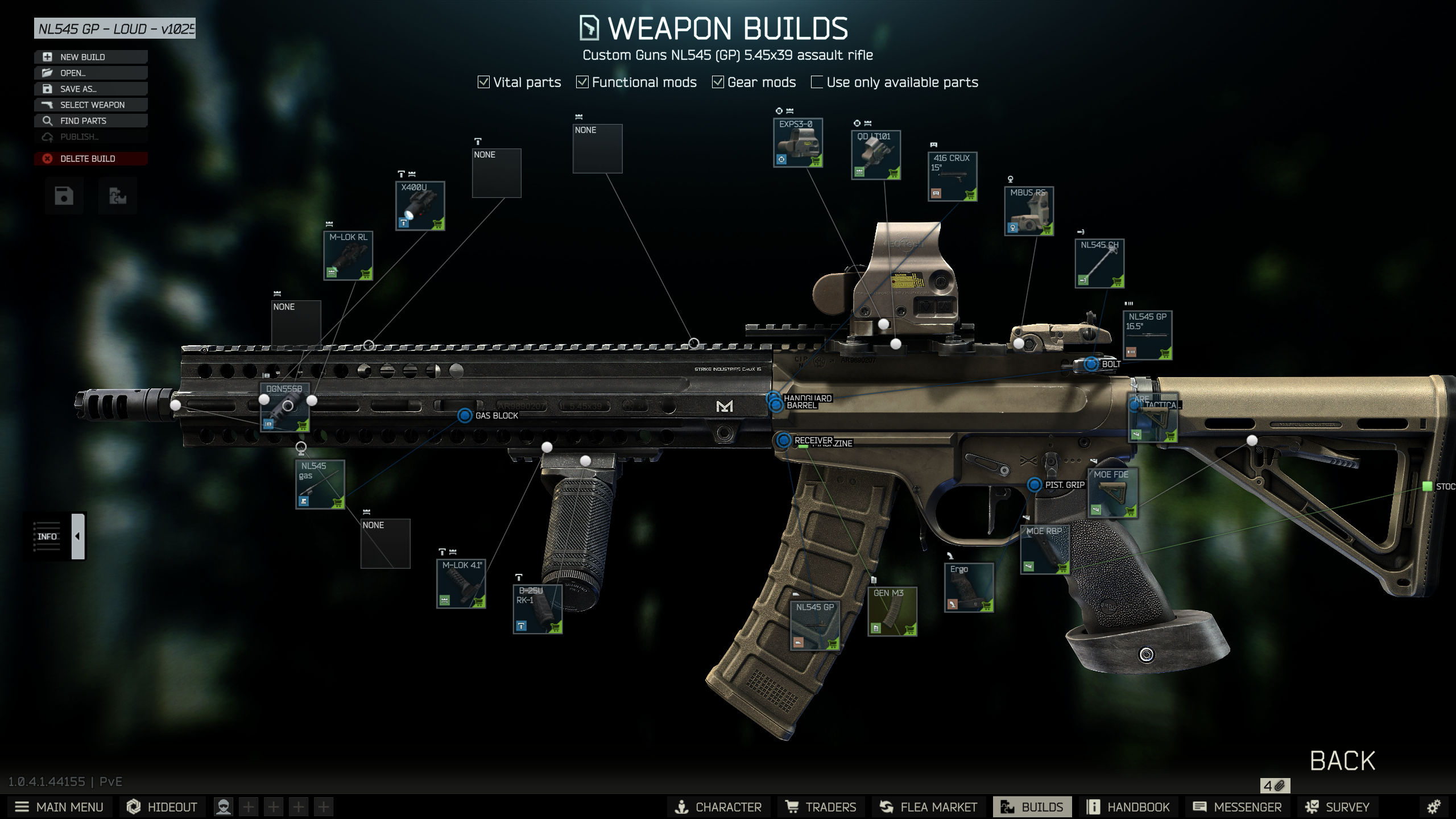The image size is (1456, 819).
Task: Enable Use only available parts
Action: (x=817, y=82)
